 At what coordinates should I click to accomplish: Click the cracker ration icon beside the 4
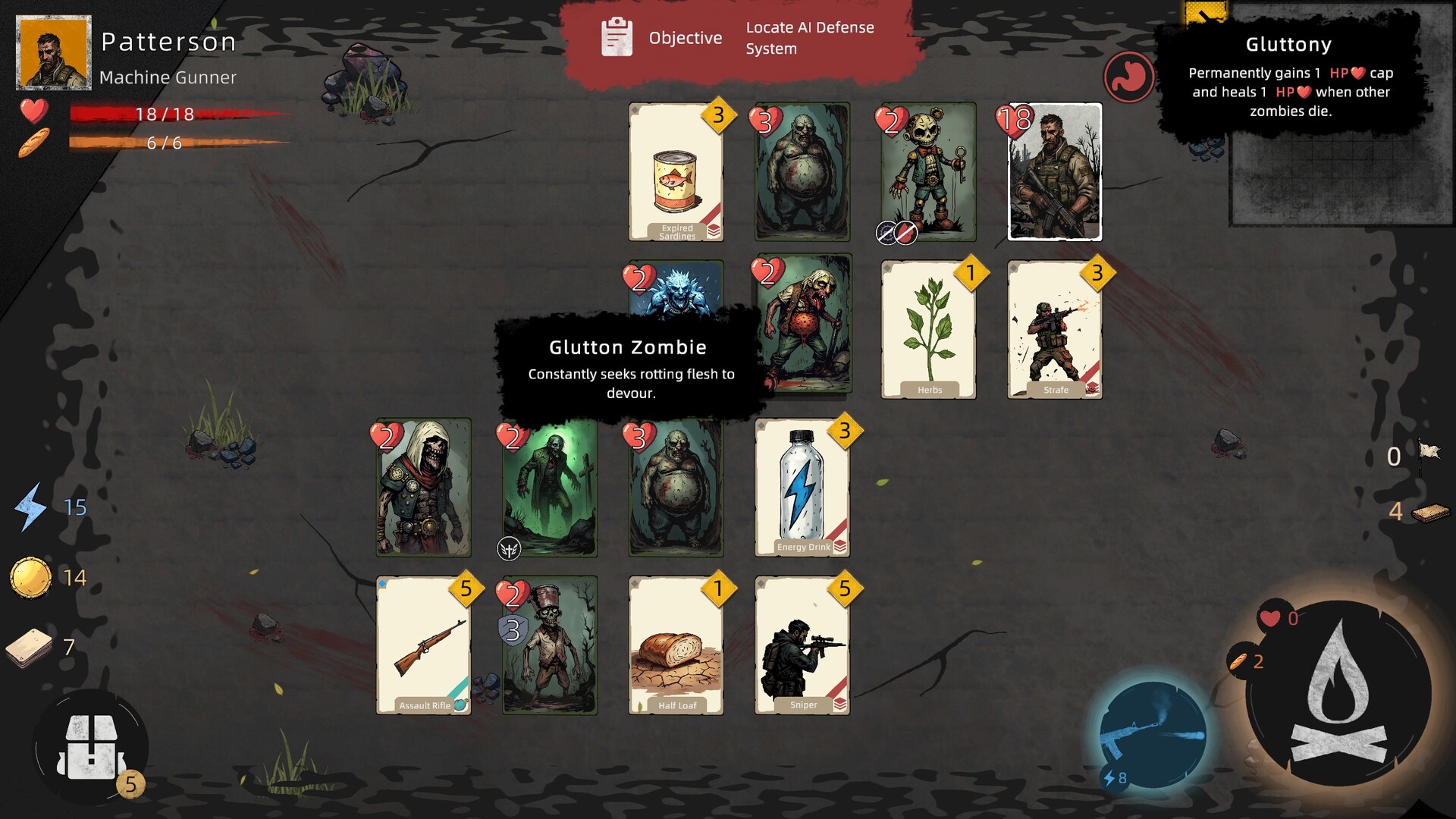(x=1431, y=512)
